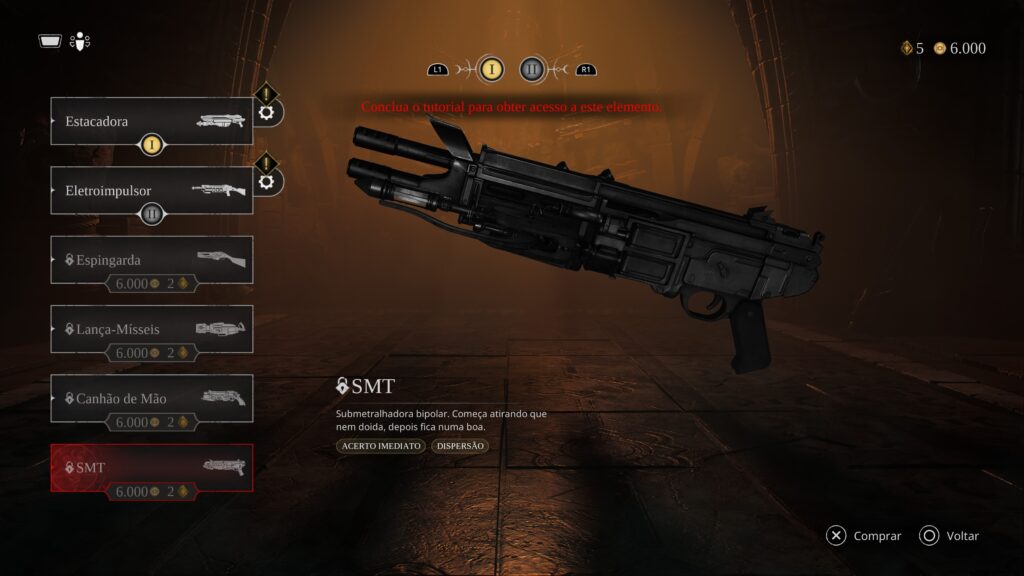Viewport: 1024px width, 576px height.
Task: Select the Estacadora weapon entry
Action: 150,121
